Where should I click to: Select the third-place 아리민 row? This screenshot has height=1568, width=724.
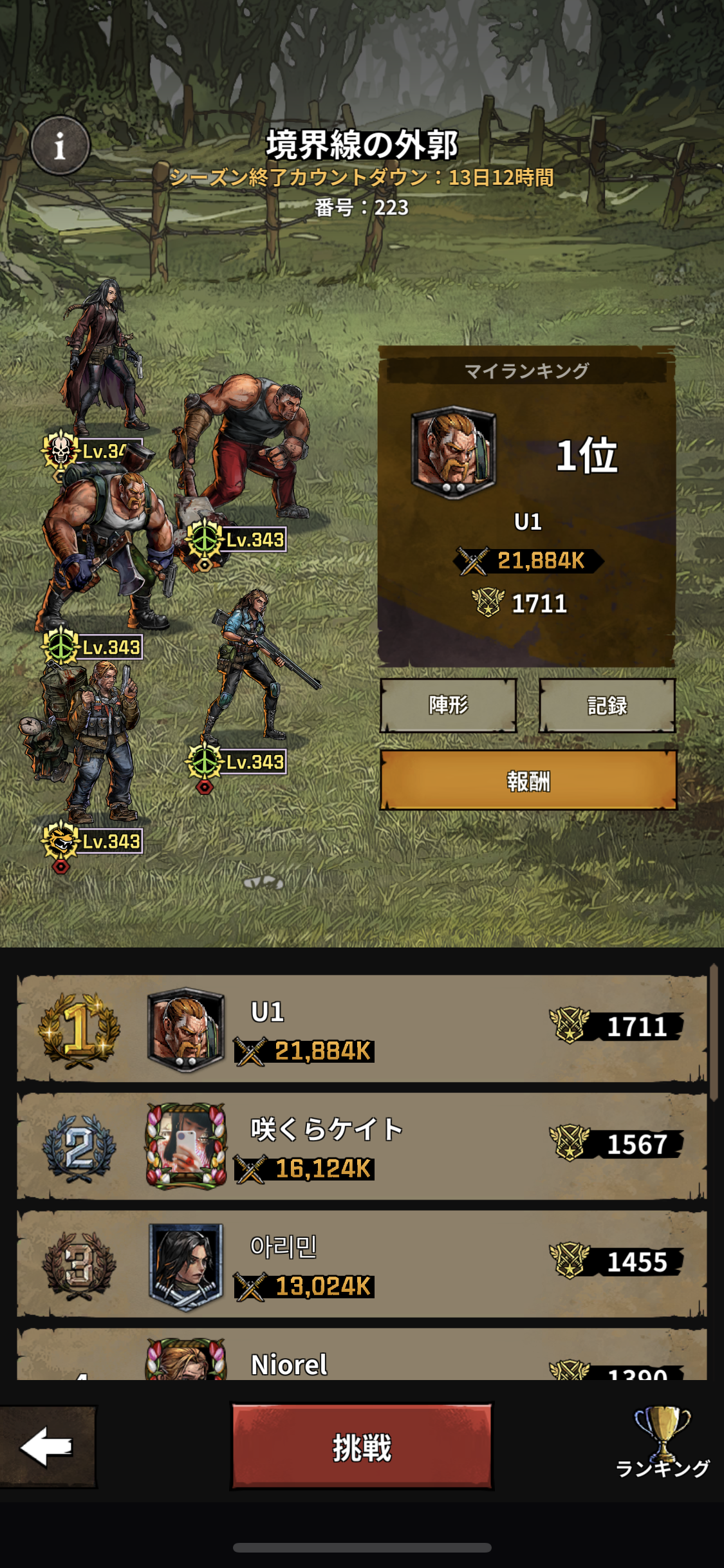click(362, 1264)
